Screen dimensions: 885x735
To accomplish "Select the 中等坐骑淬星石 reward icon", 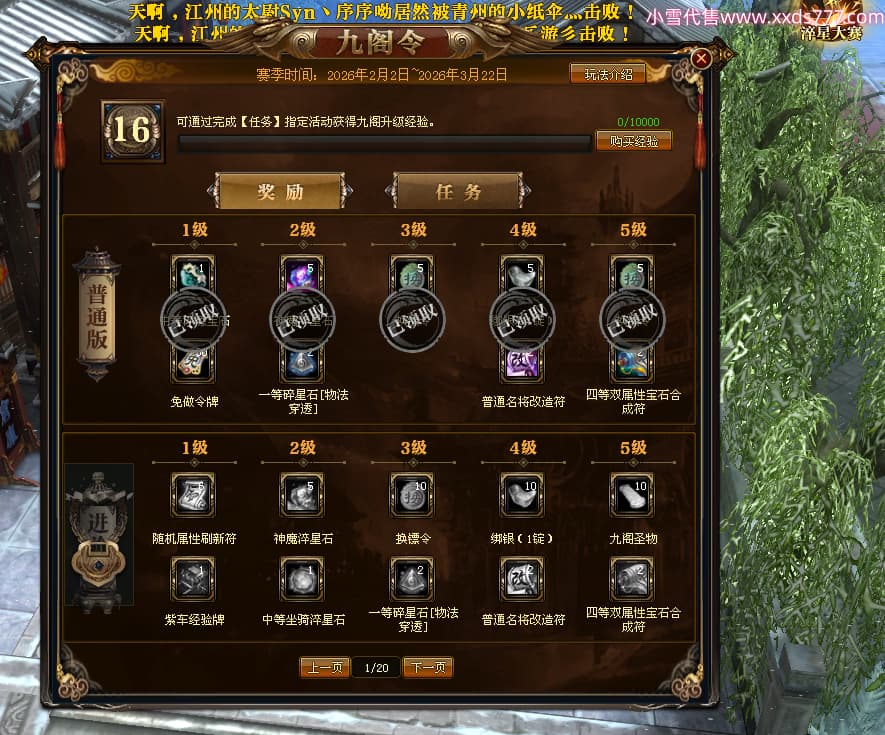I will (x=302, y=578).
